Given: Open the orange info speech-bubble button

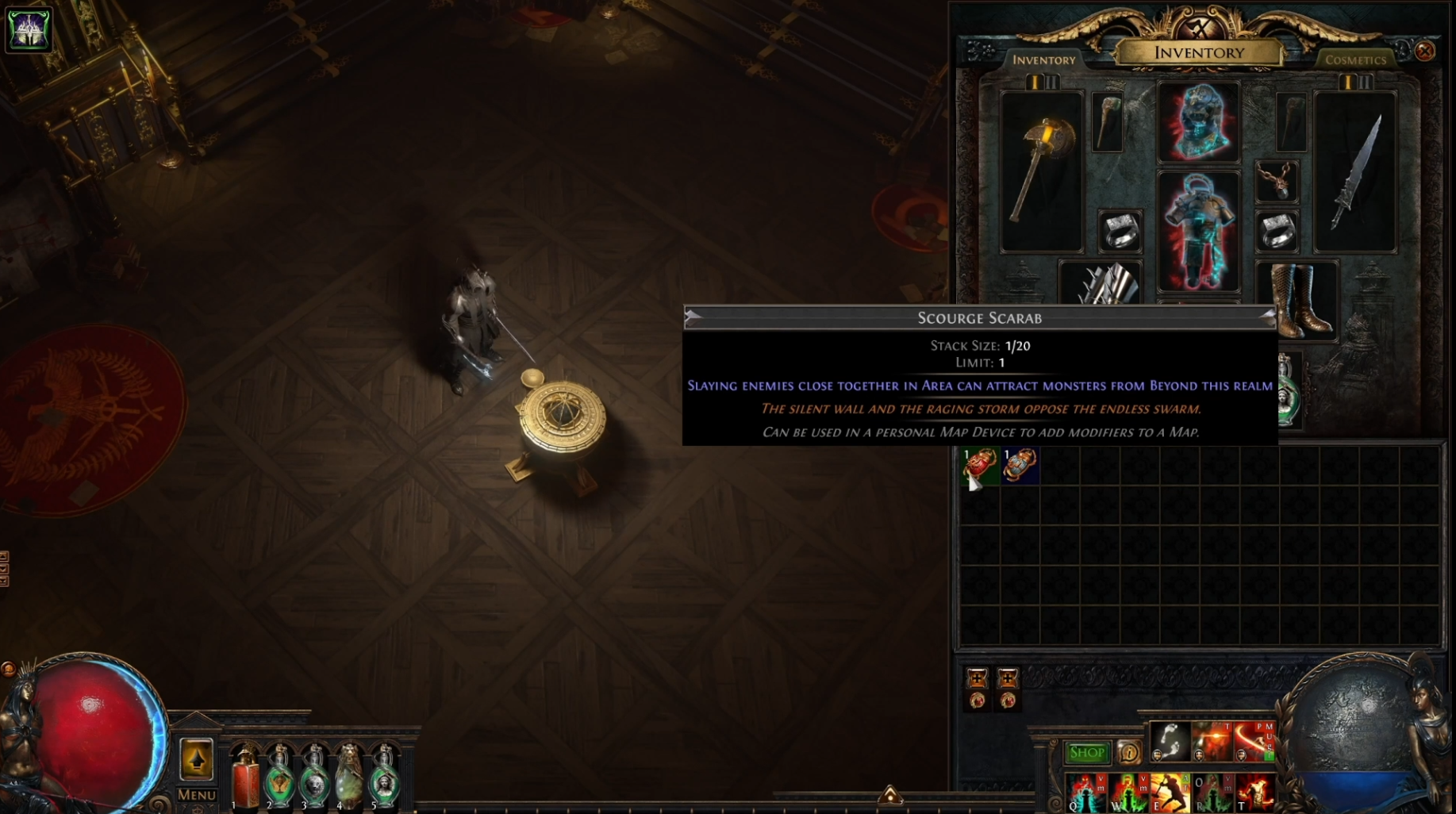Looking at the screenshot, I should (x=1128, y=752).
